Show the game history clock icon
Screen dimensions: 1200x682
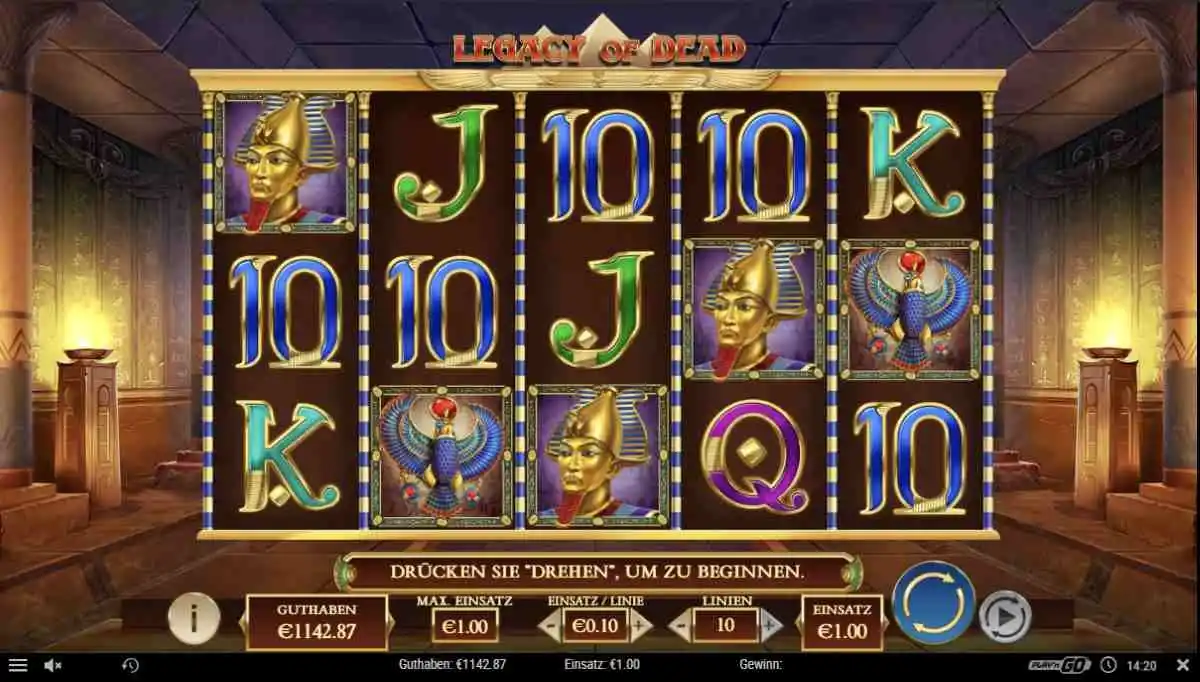[130, 664]
